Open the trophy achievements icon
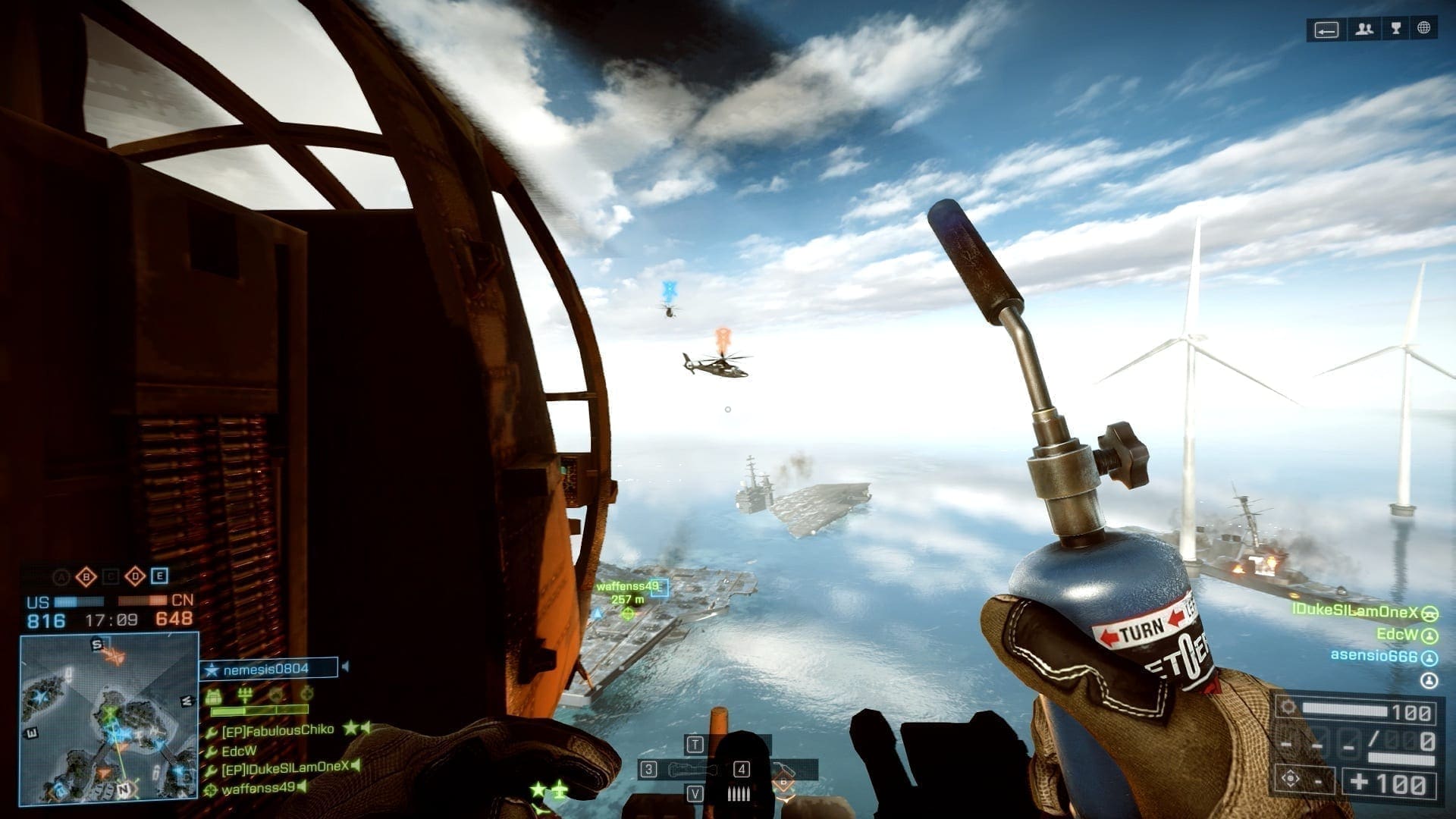This screenshot has height=819, width=1456. [x=1395, y=29]
